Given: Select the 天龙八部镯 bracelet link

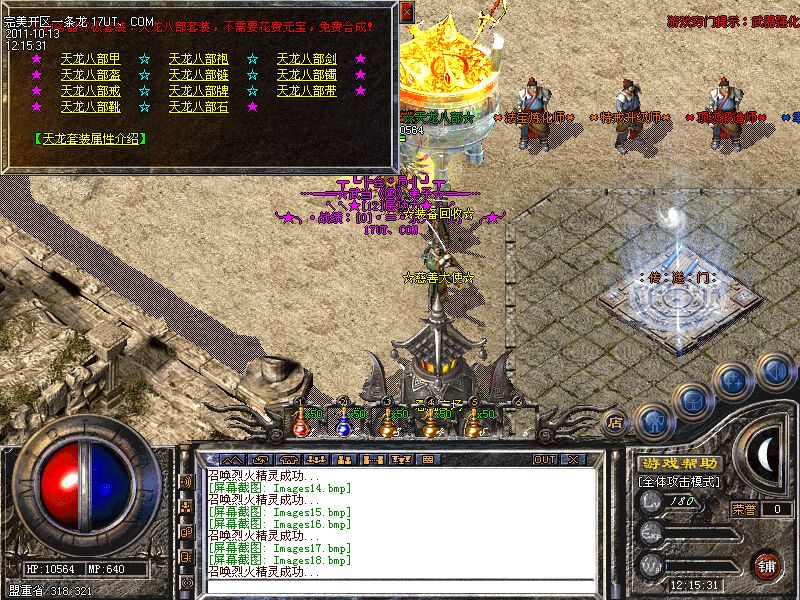Looking at the screenshot, I should [306, 75].
